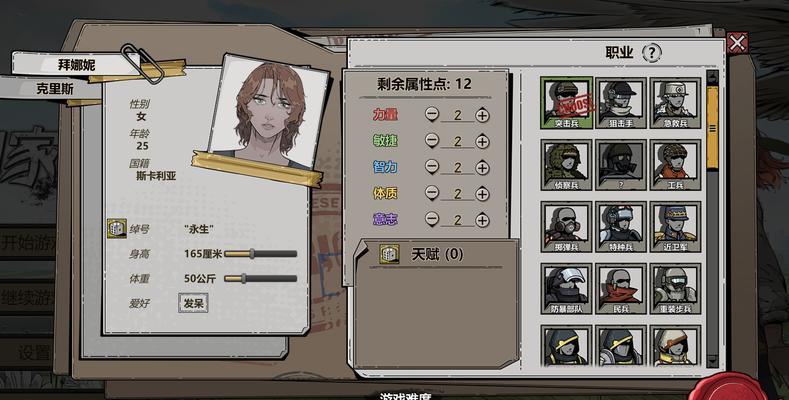Choose the 近卫军 guard class
Screen dimensions: 789x400
click(677, 225)
